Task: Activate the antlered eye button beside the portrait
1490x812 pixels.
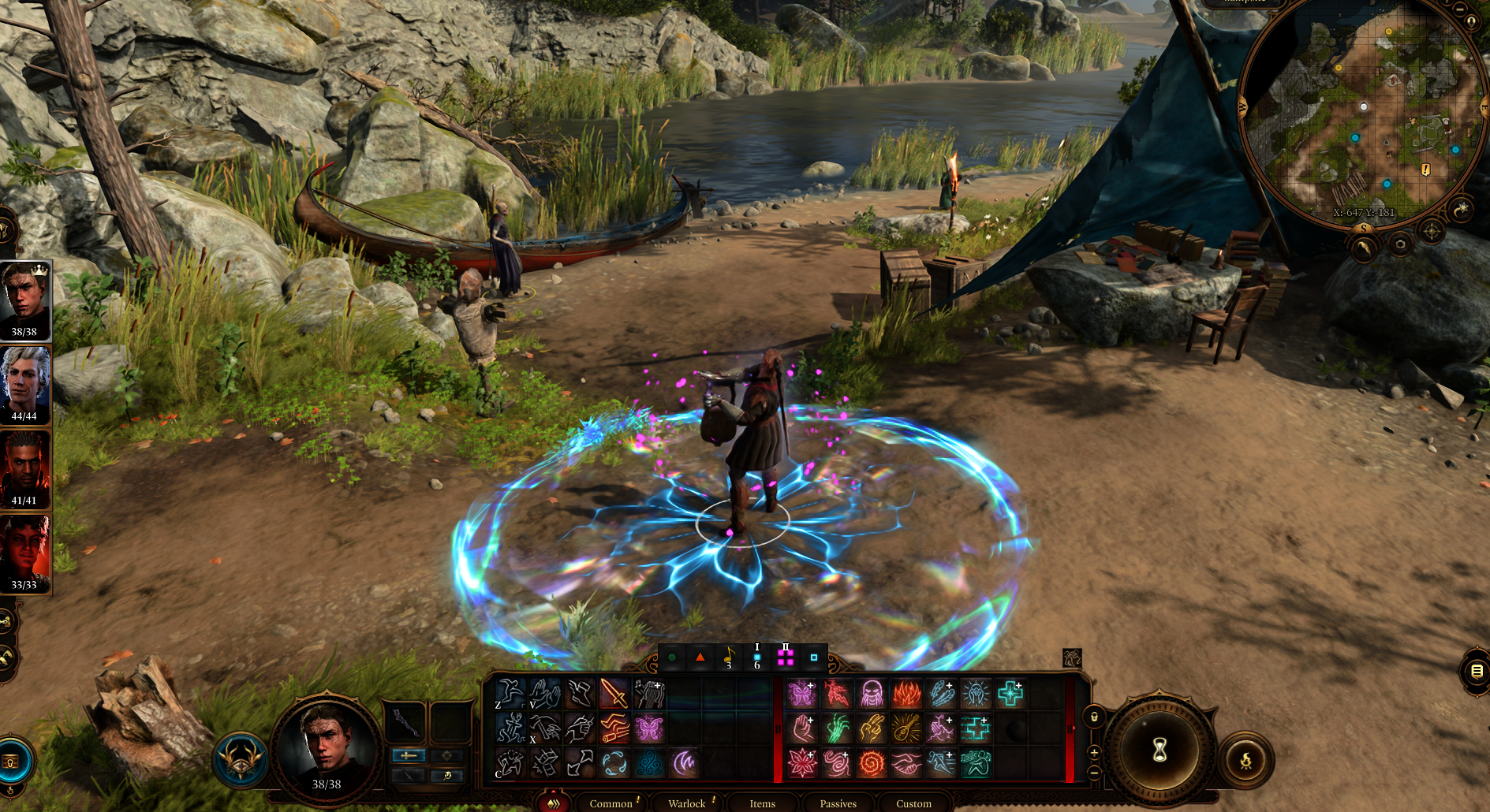Action: (241, 760)
